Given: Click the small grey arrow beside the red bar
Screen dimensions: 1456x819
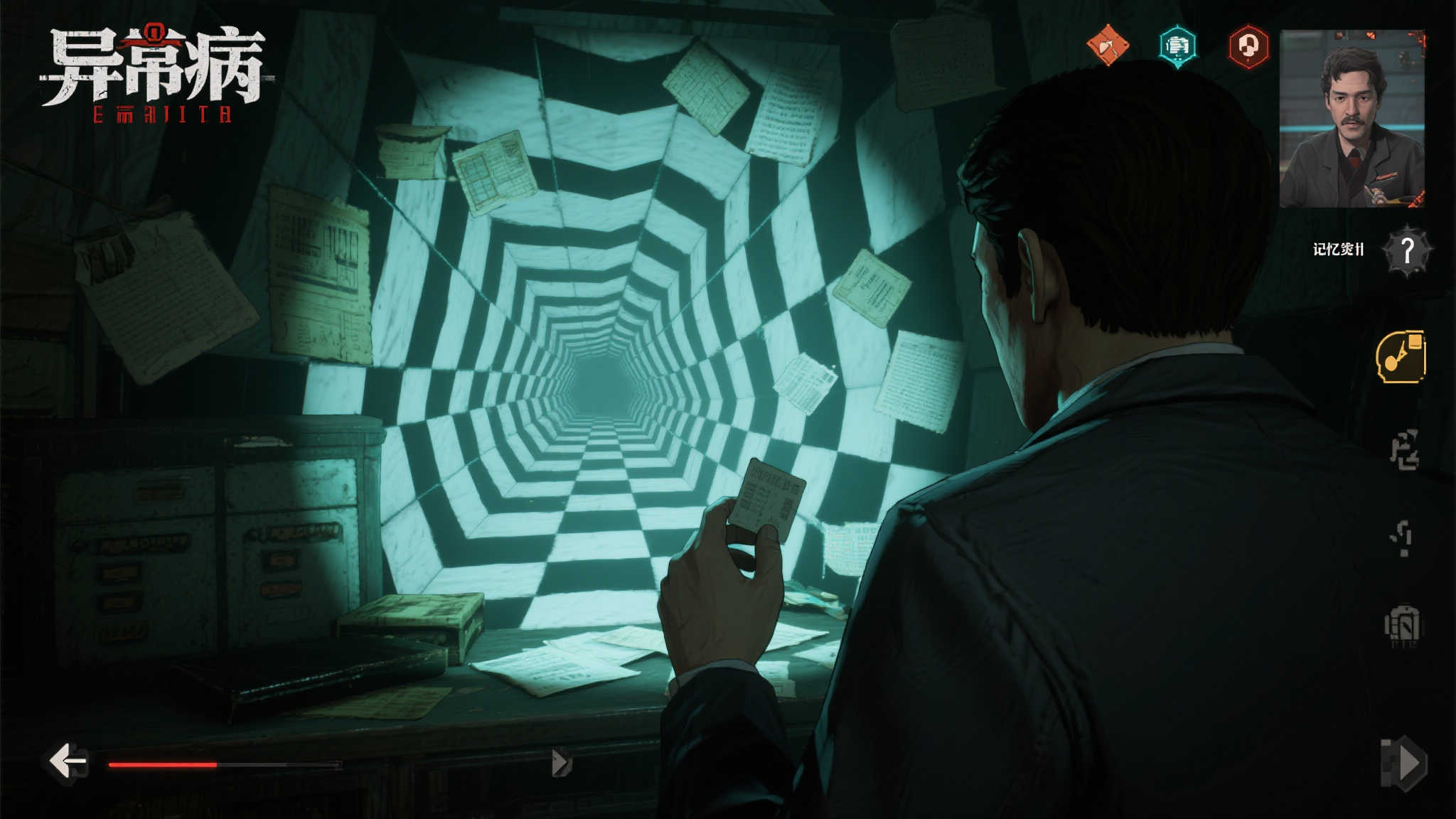Looking at the screenshot, I should 561,763.
